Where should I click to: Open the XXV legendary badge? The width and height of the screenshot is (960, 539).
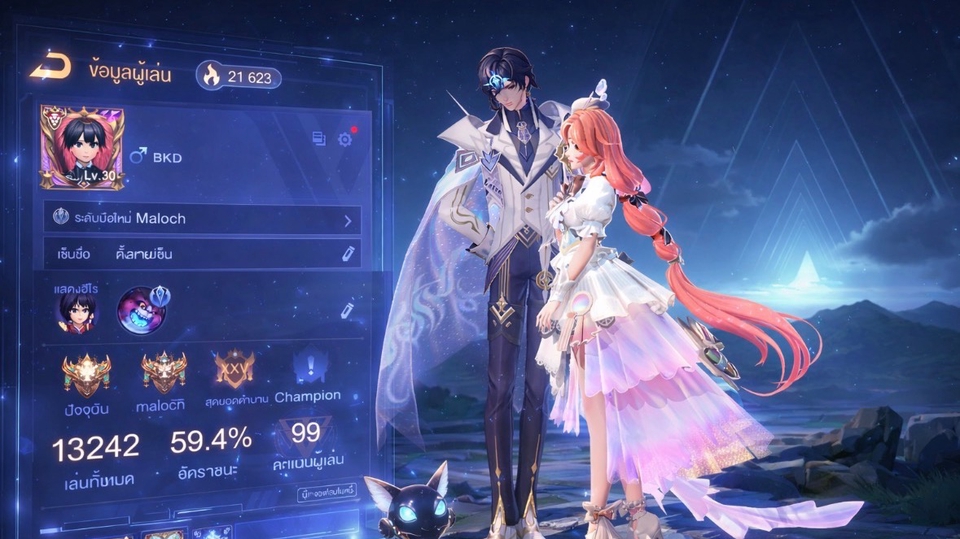234,368
